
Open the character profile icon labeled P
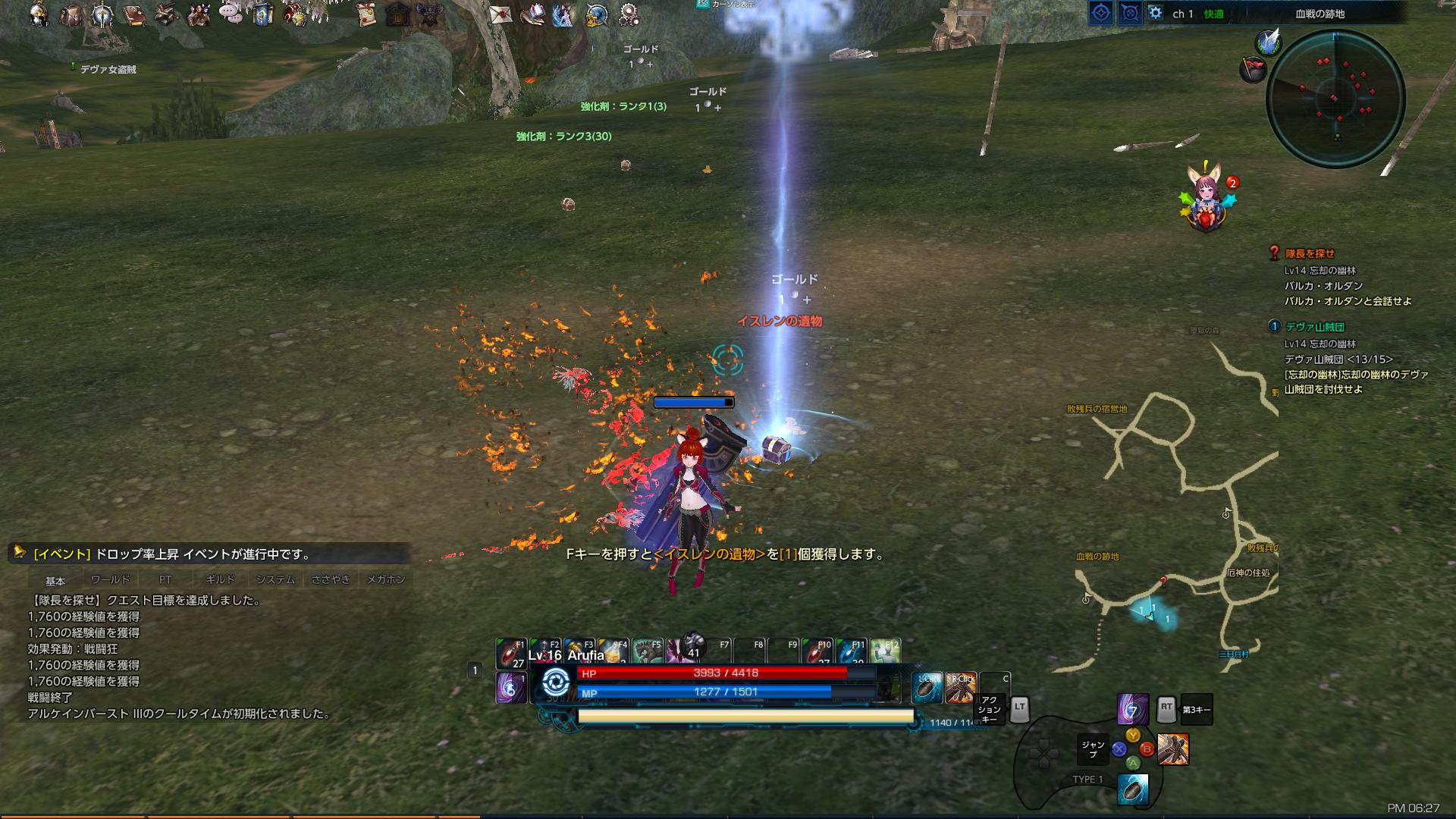tap(38, 14)
